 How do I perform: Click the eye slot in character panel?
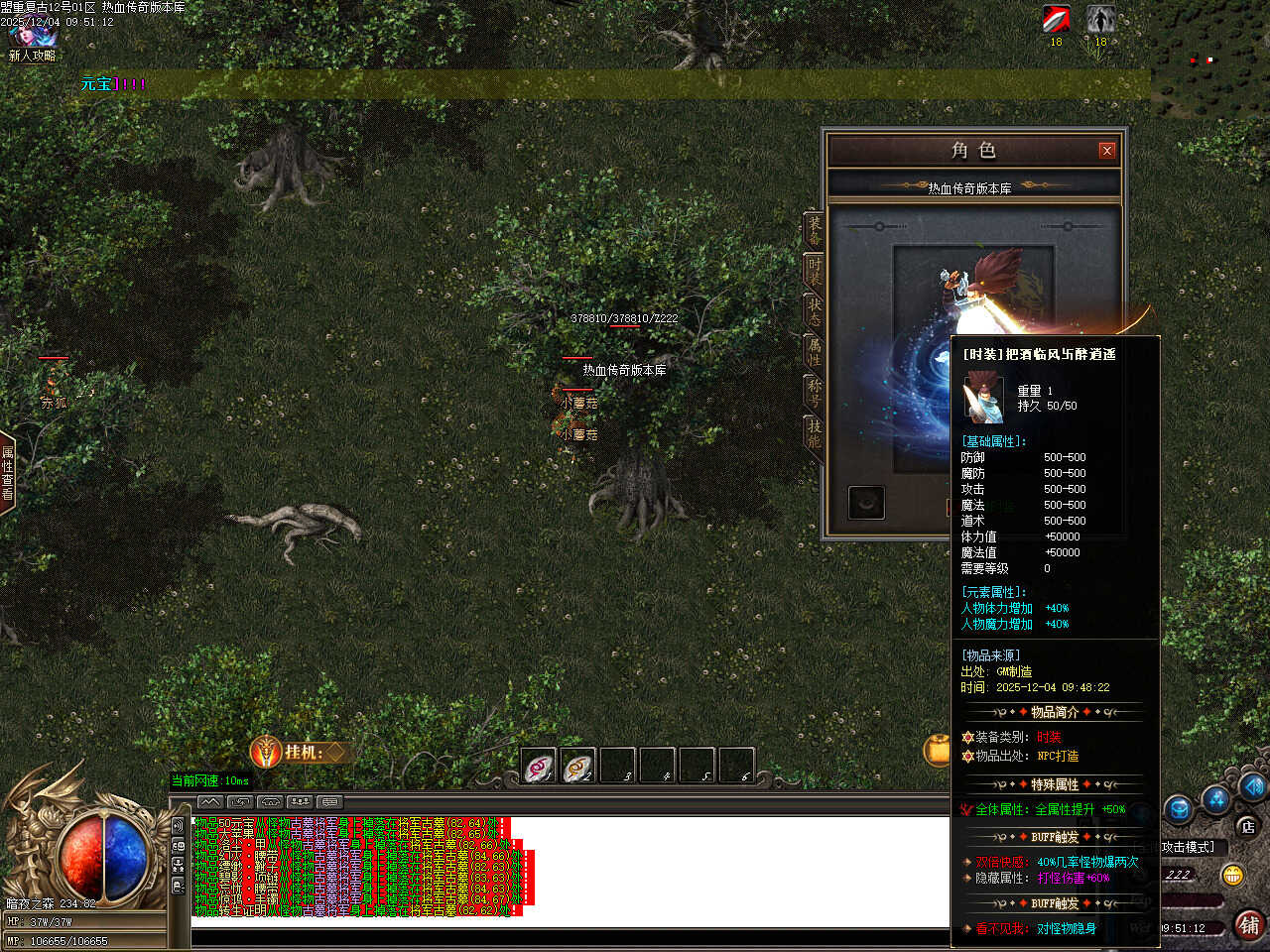pos(866,502)
